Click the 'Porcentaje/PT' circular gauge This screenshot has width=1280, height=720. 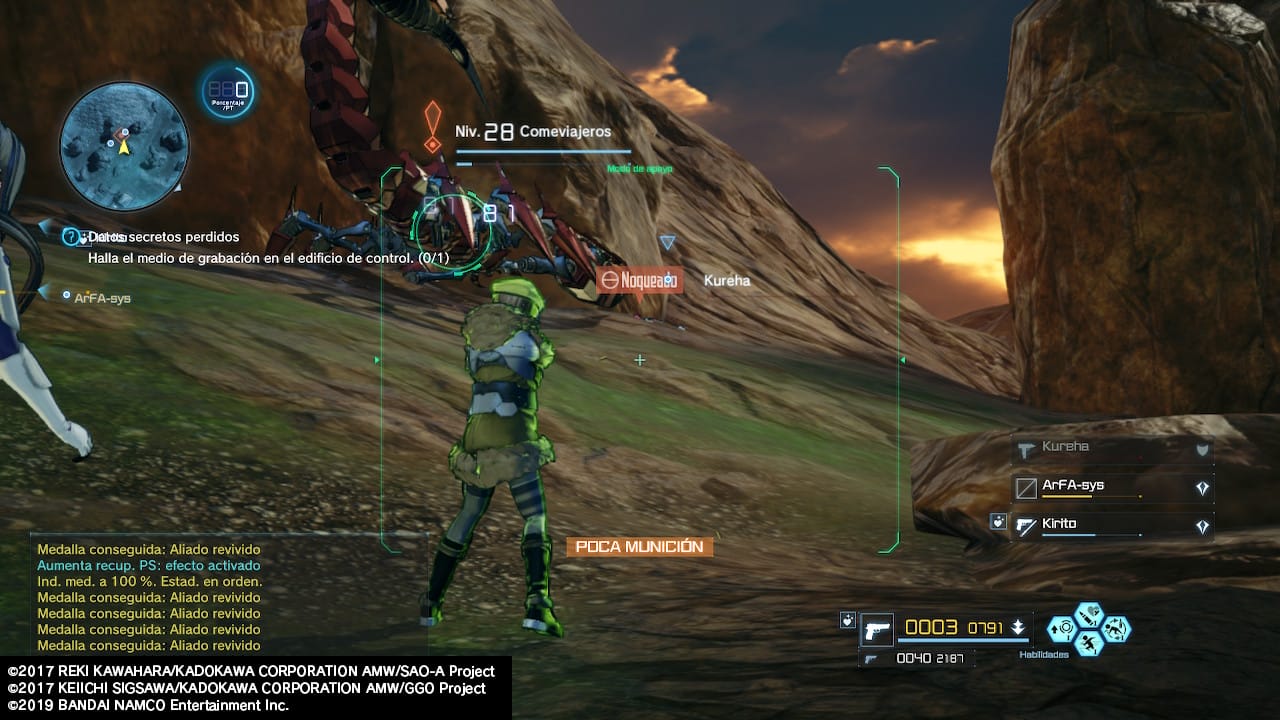tap(227, 93)
